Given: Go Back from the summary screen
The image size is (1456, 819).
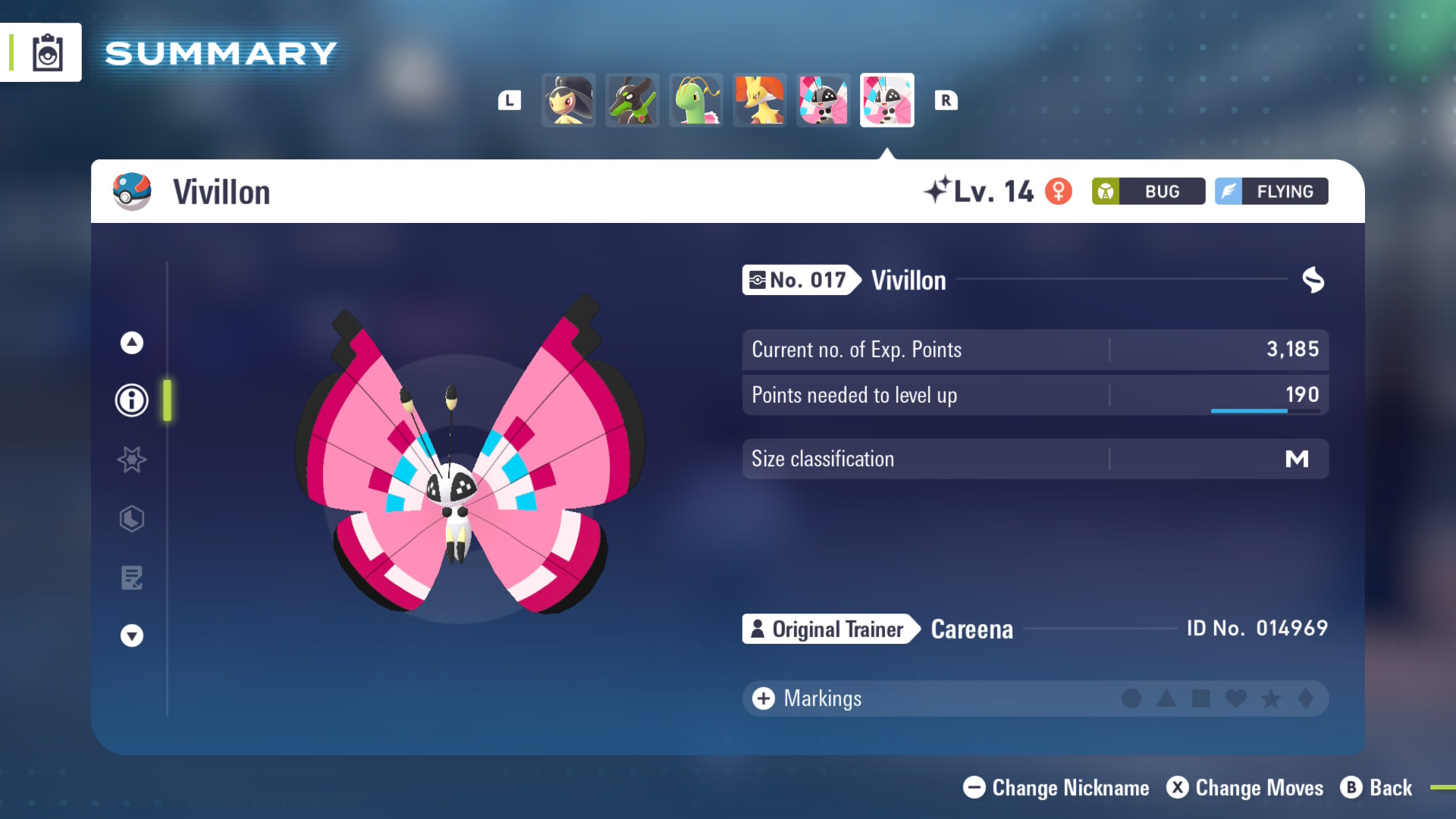Looking at the screenshot, I should click(x=1376, y=788).
